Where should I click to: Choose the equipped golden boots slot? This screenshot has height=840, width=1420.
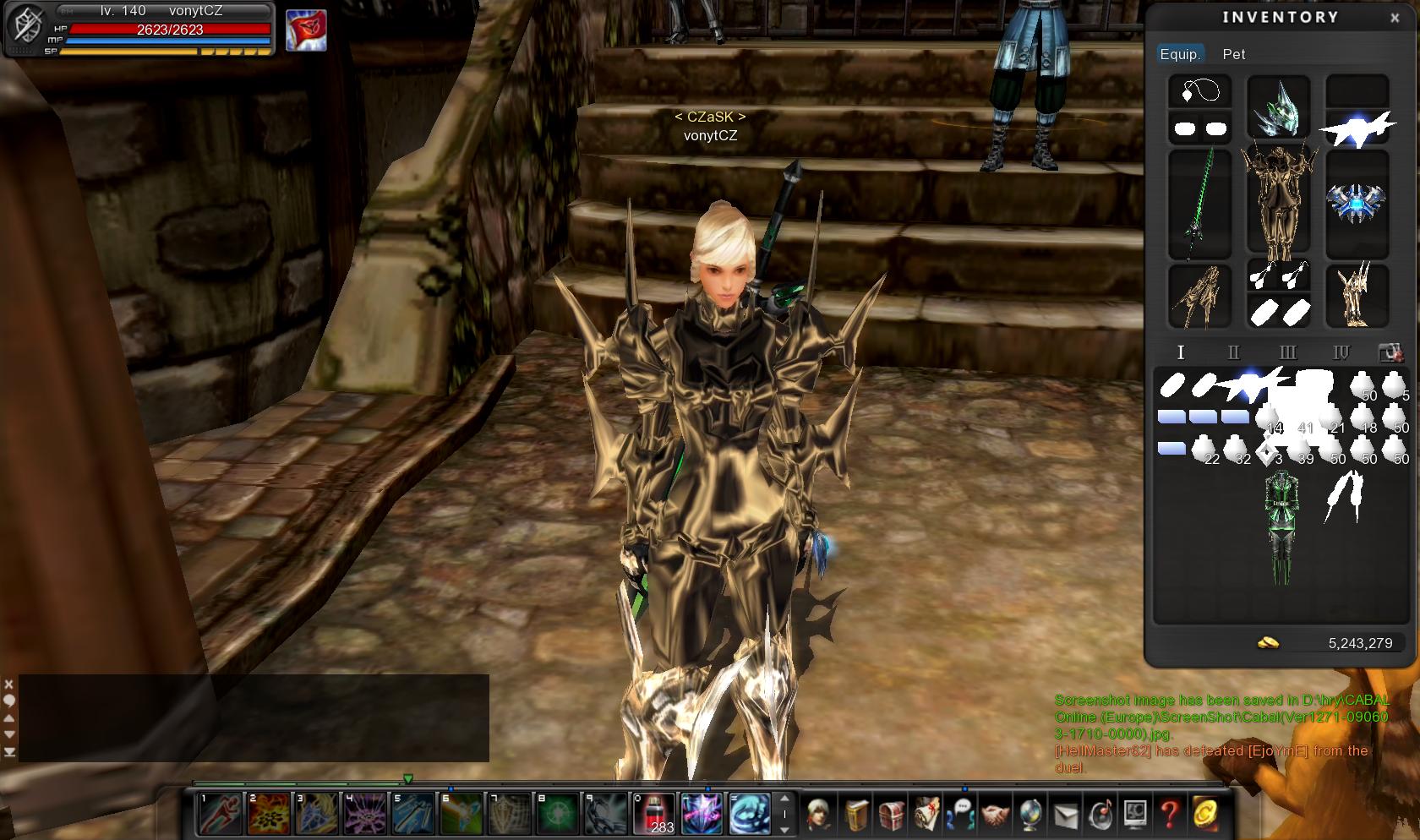[1357, 295]
